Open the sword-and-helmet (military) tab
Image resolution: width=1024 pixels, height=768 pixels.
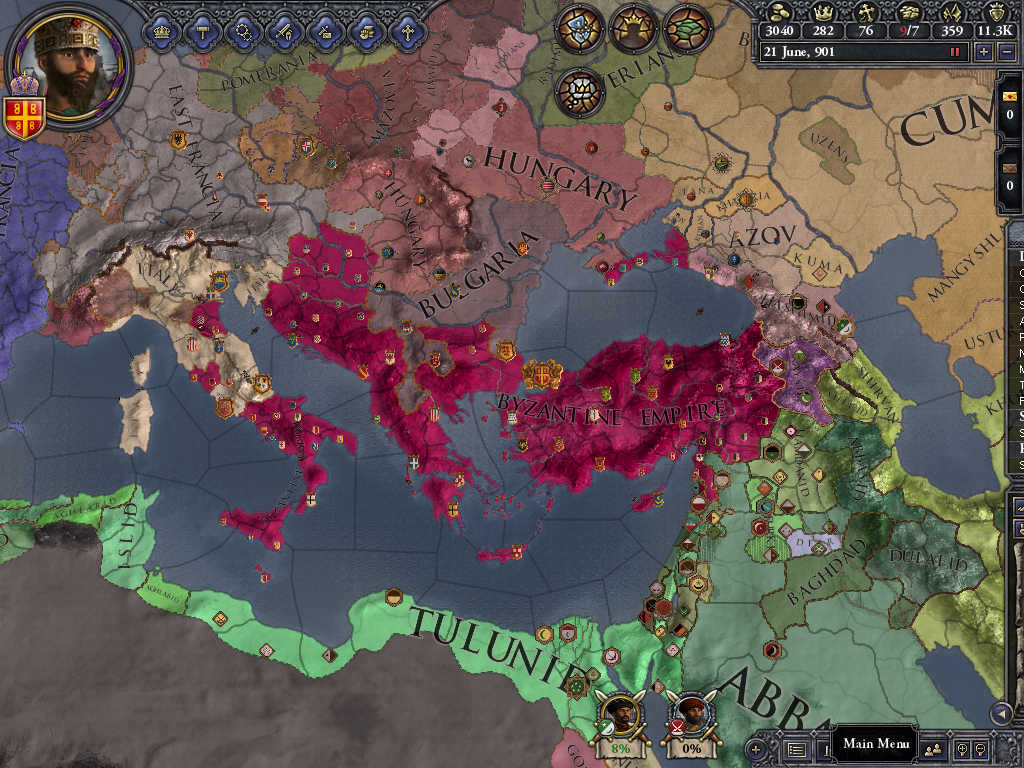point(285,32)
